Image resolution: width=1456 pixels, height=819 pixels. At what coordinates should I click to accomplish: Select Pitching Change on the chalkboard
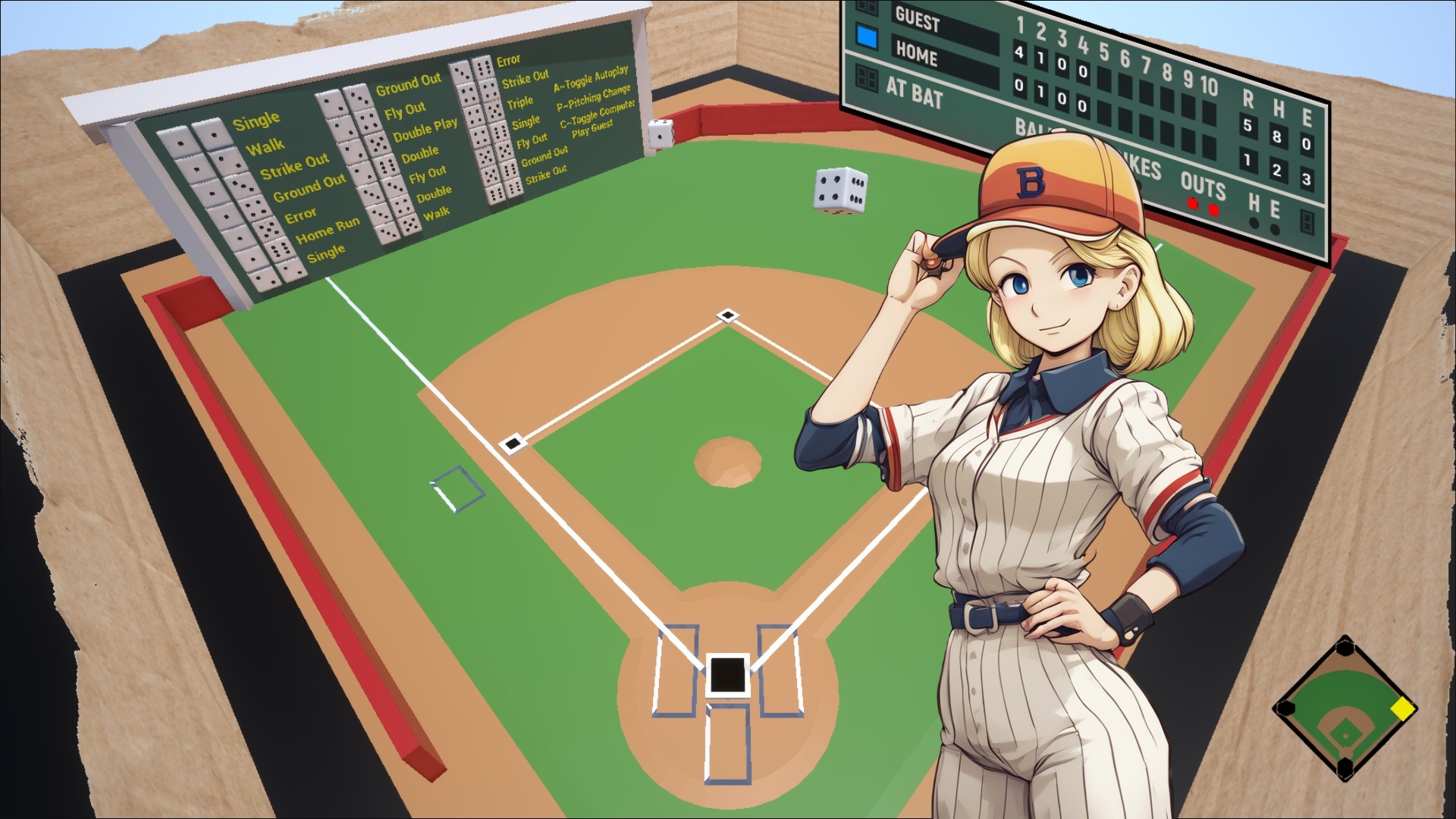[x=595, y=99]
